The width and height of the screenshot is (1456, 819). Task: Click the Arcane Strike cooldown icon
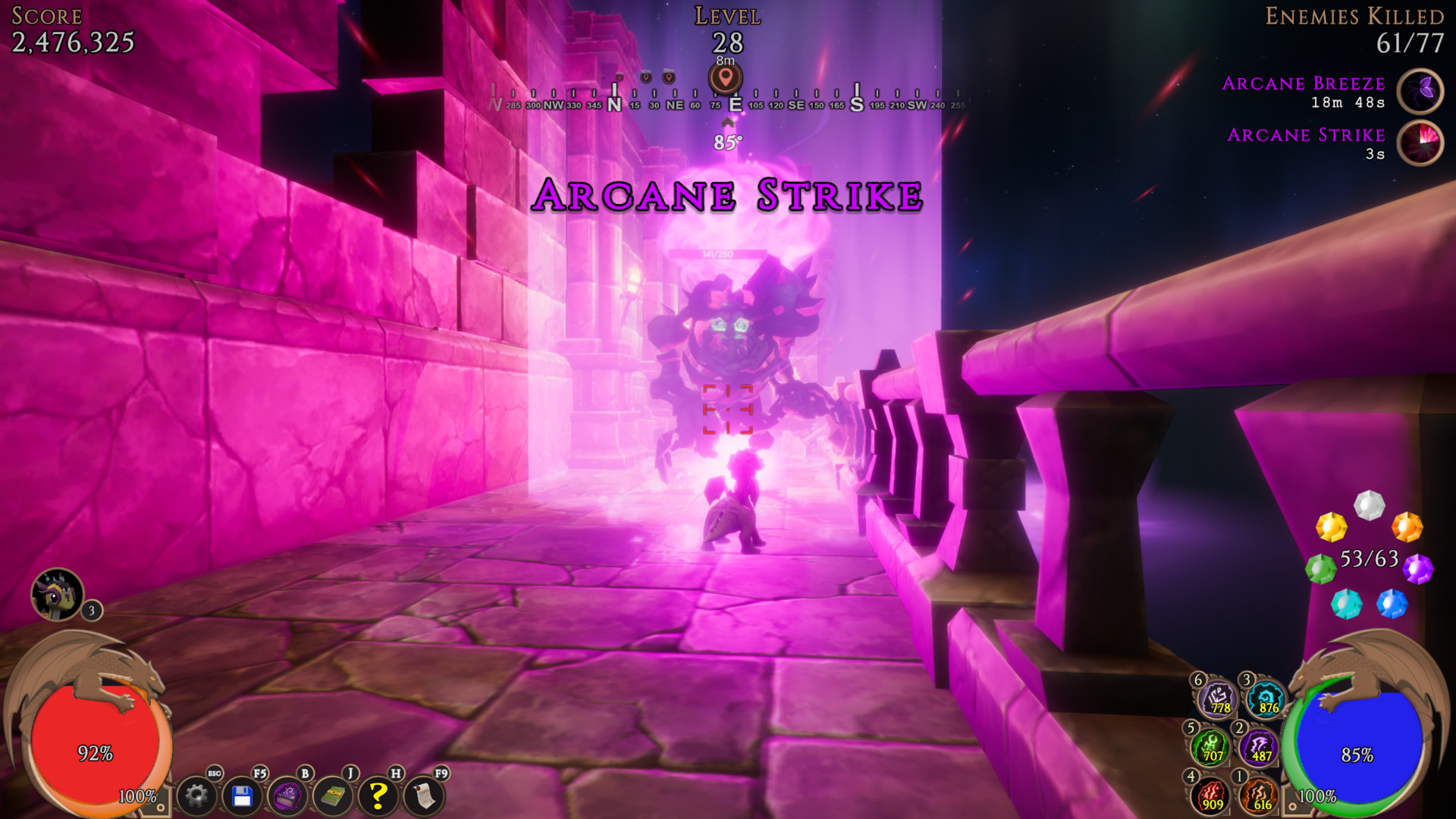[x=1420, y=143]
